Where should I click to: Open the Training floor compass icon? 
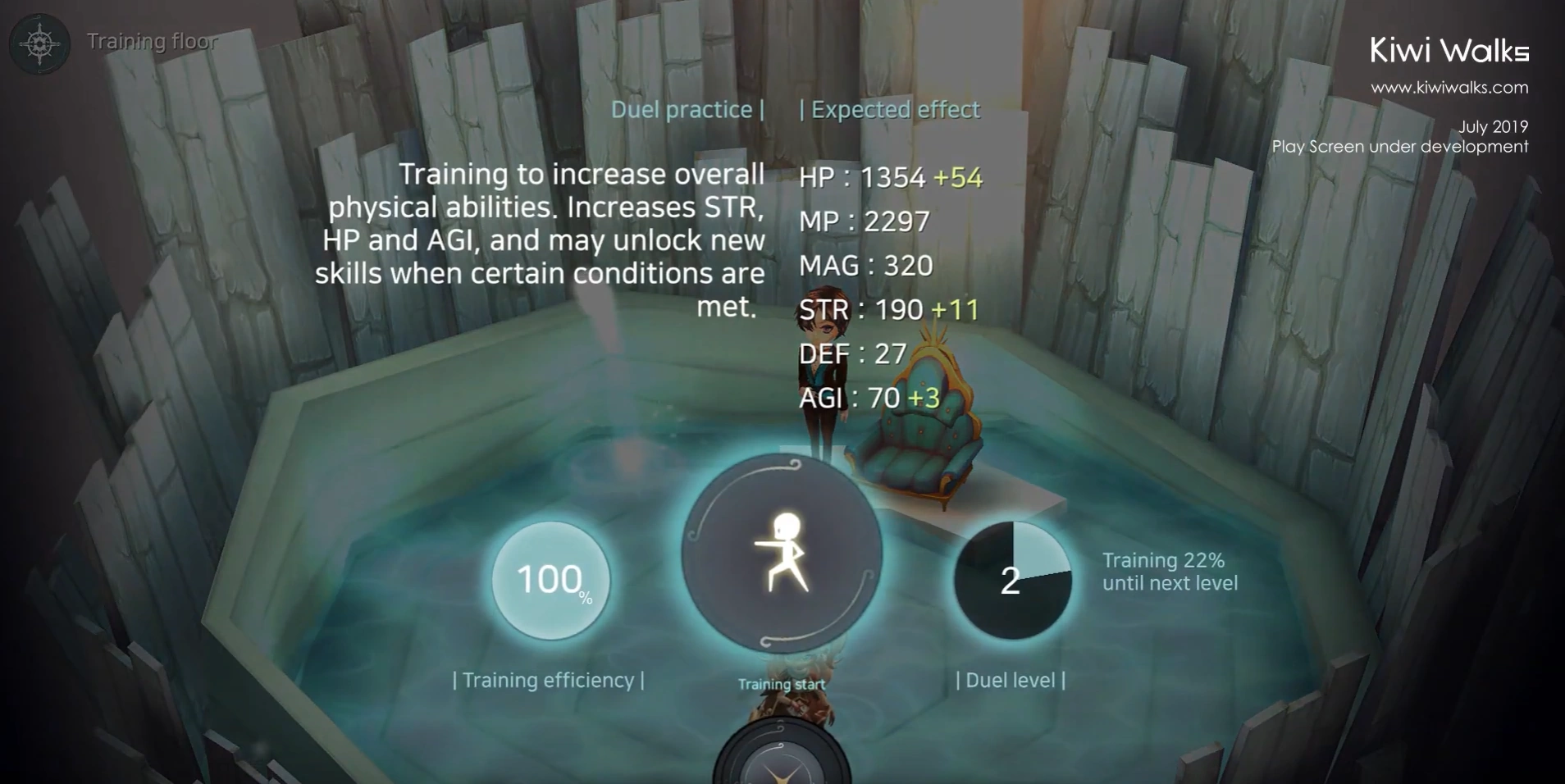[39, 43]
